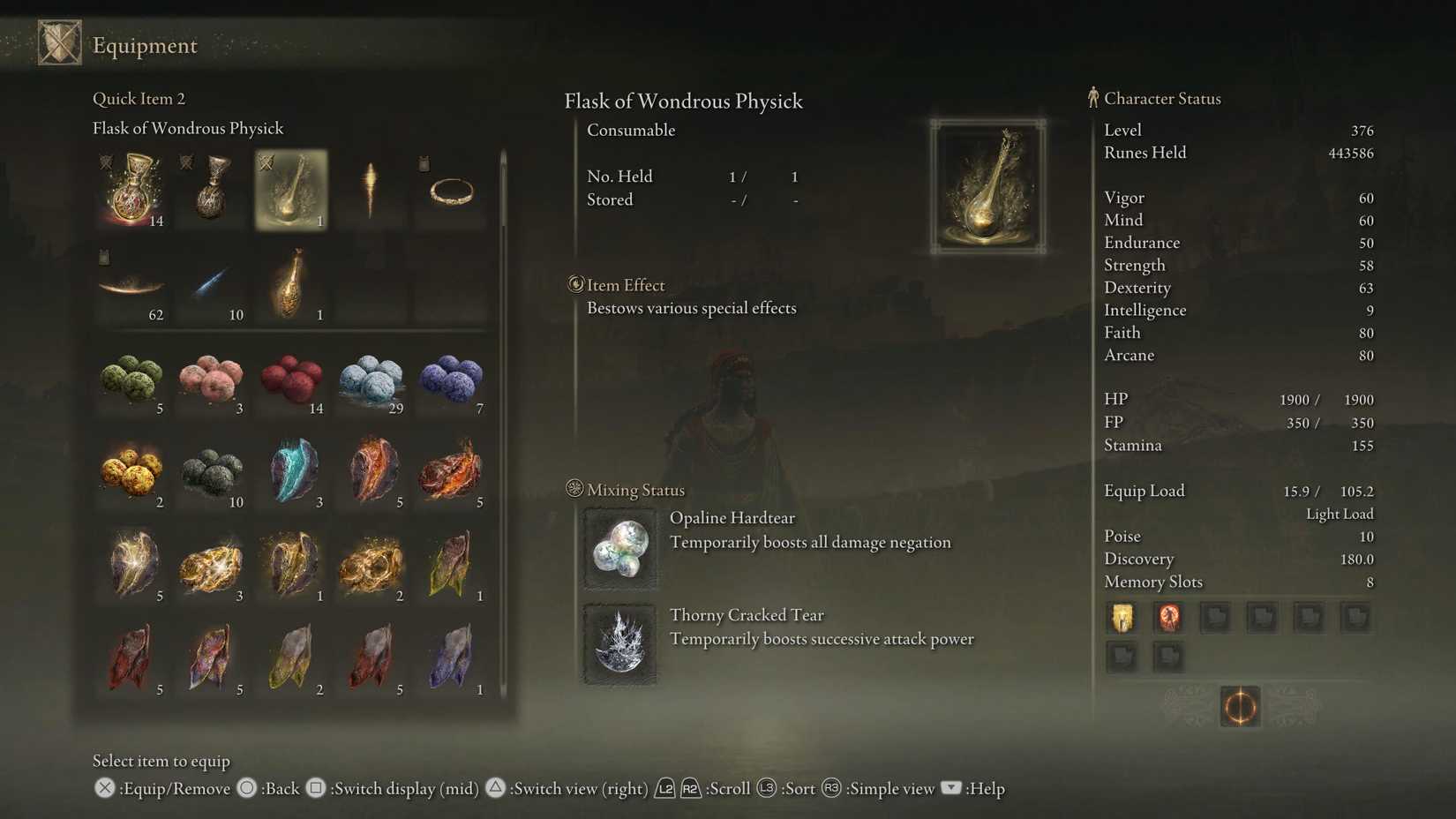This screenshot has width=1456, height=819.
Task: Select the stack of 62 throwing items
Action: tap(132, 284)
